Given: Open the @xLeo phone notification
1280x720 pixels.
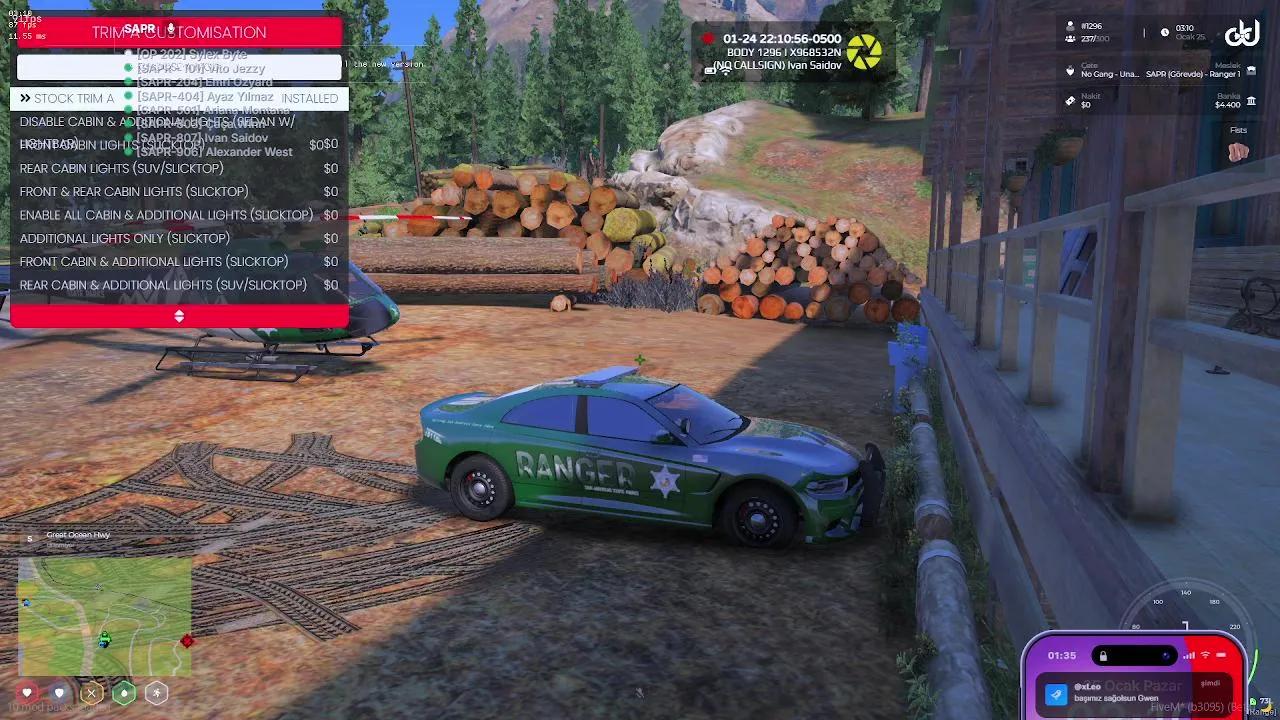Looking at the screenshot, I should pos(1135,692).
